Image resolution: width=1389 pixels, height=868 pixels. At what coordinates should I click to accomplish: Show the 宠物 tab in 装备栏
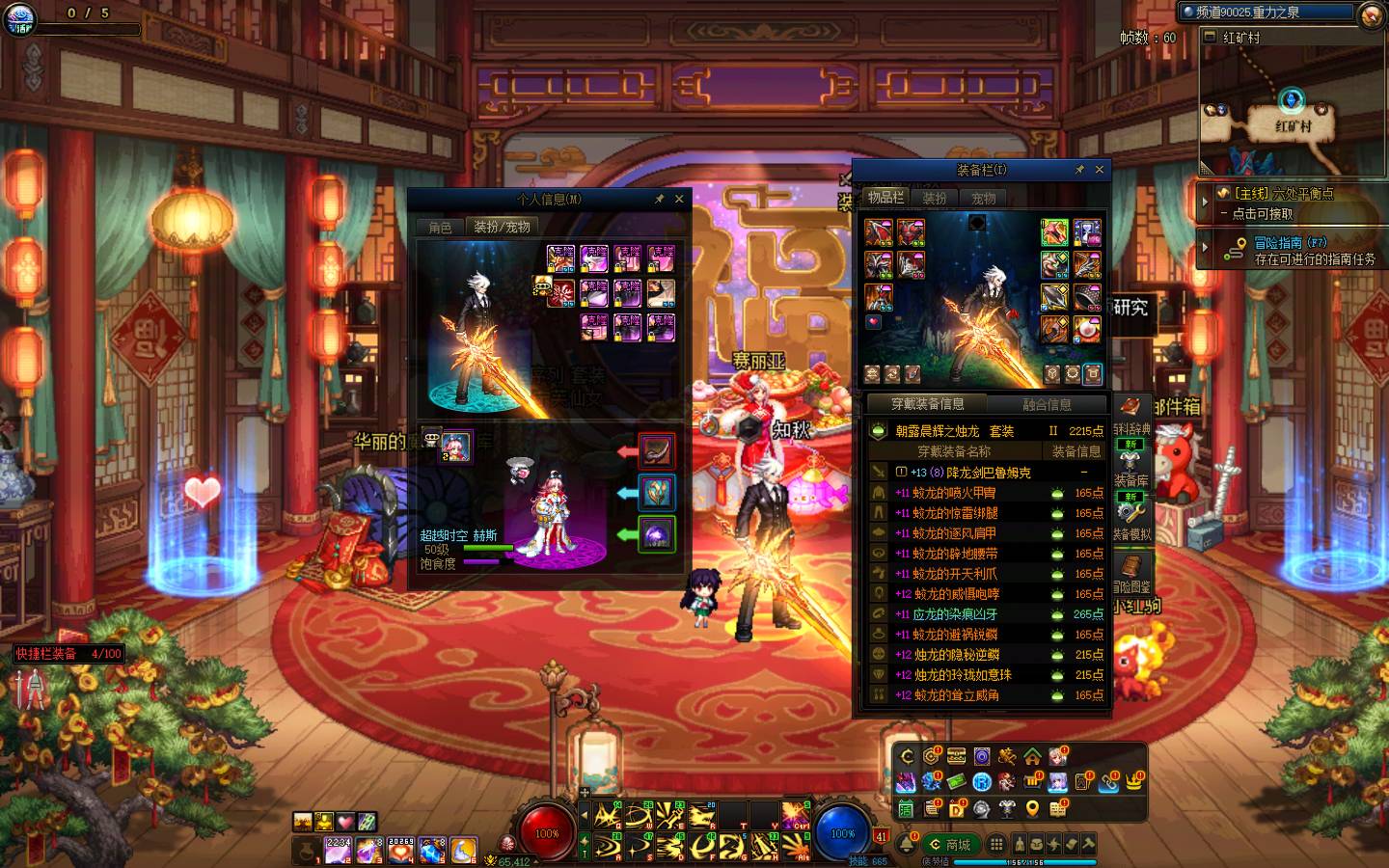(983, 198)
